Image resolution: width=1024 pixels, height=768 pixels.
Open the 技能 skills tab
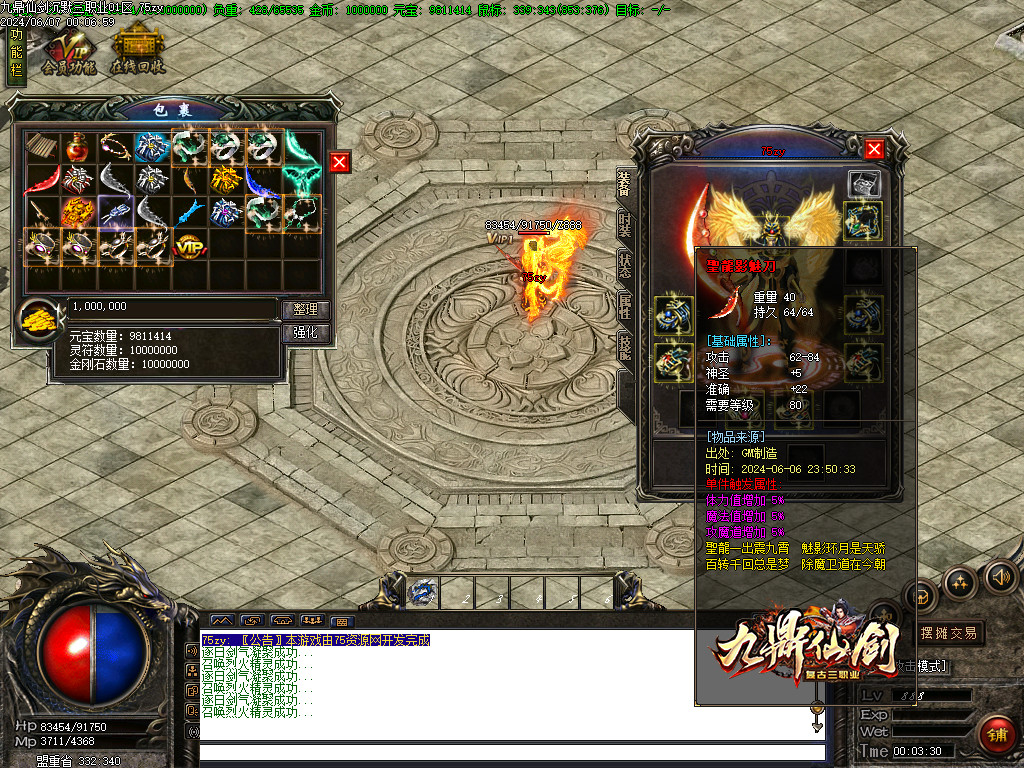tap(624, 348)
